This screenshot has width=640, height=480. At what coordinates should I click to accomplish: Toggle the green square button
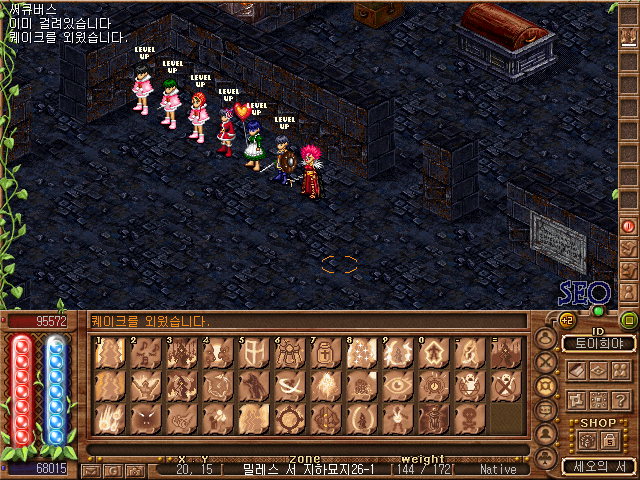click(x=629, y=321)
